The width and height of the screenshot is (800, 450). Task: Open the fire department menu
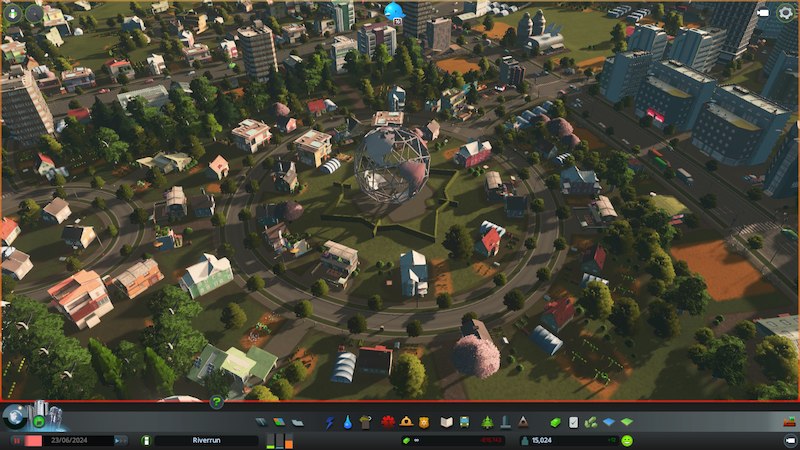406,422
